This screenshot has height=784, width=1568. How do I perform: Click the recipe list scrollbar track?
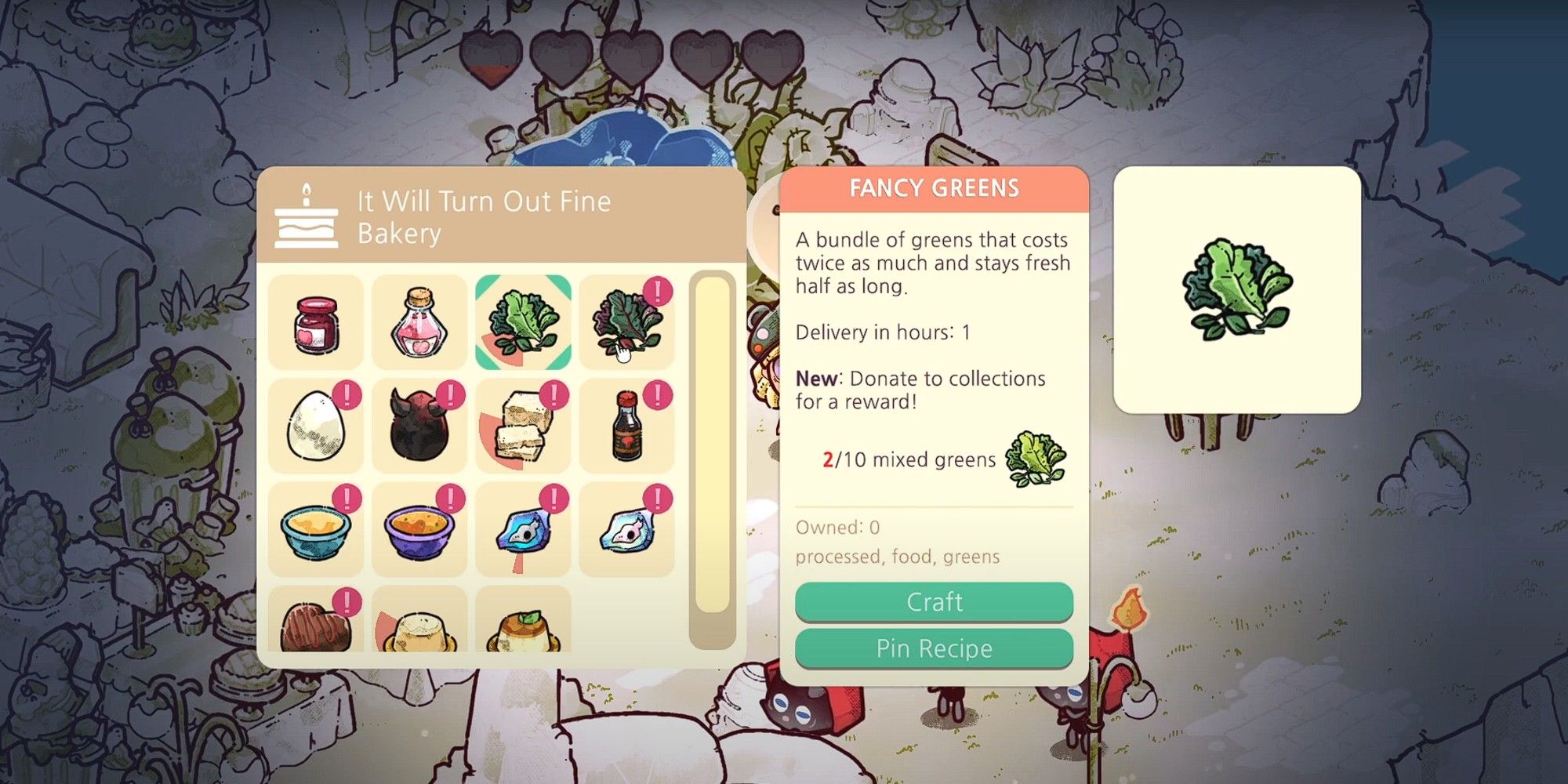(710, 455)
